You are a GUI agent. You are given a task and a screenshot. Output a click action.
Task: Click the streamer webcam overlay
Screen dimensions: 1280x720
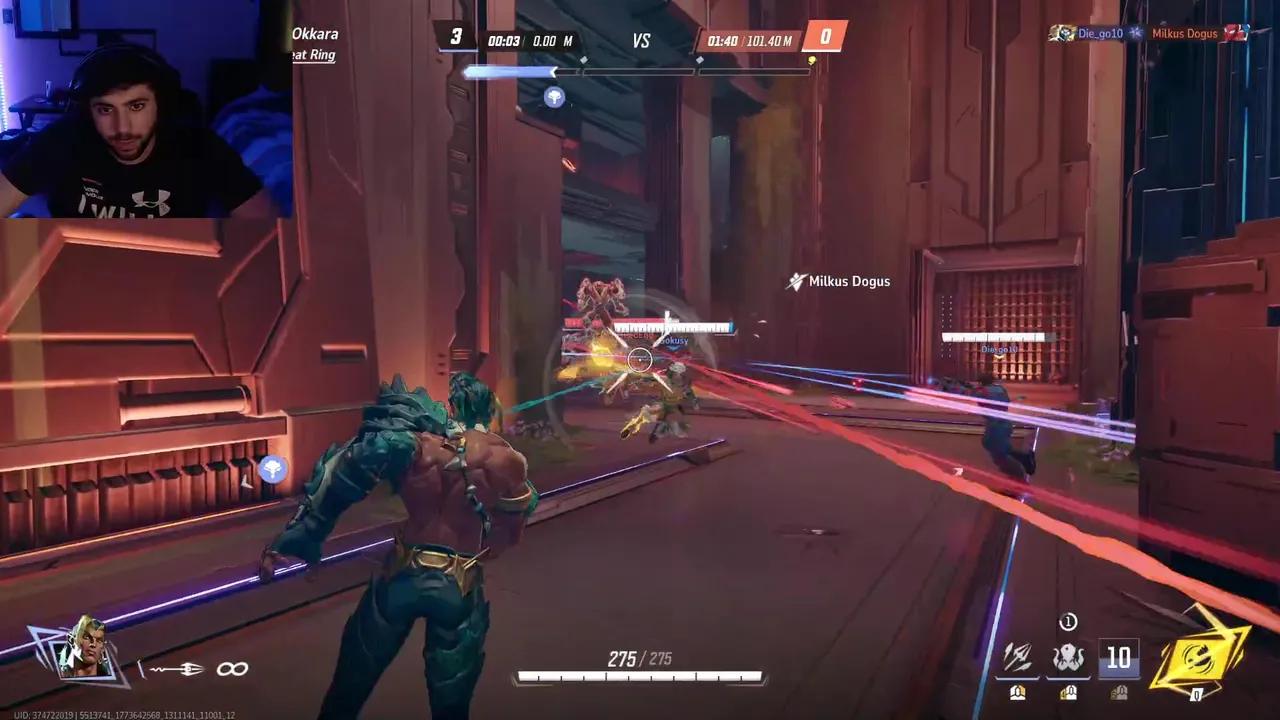(x=146, y=108)
